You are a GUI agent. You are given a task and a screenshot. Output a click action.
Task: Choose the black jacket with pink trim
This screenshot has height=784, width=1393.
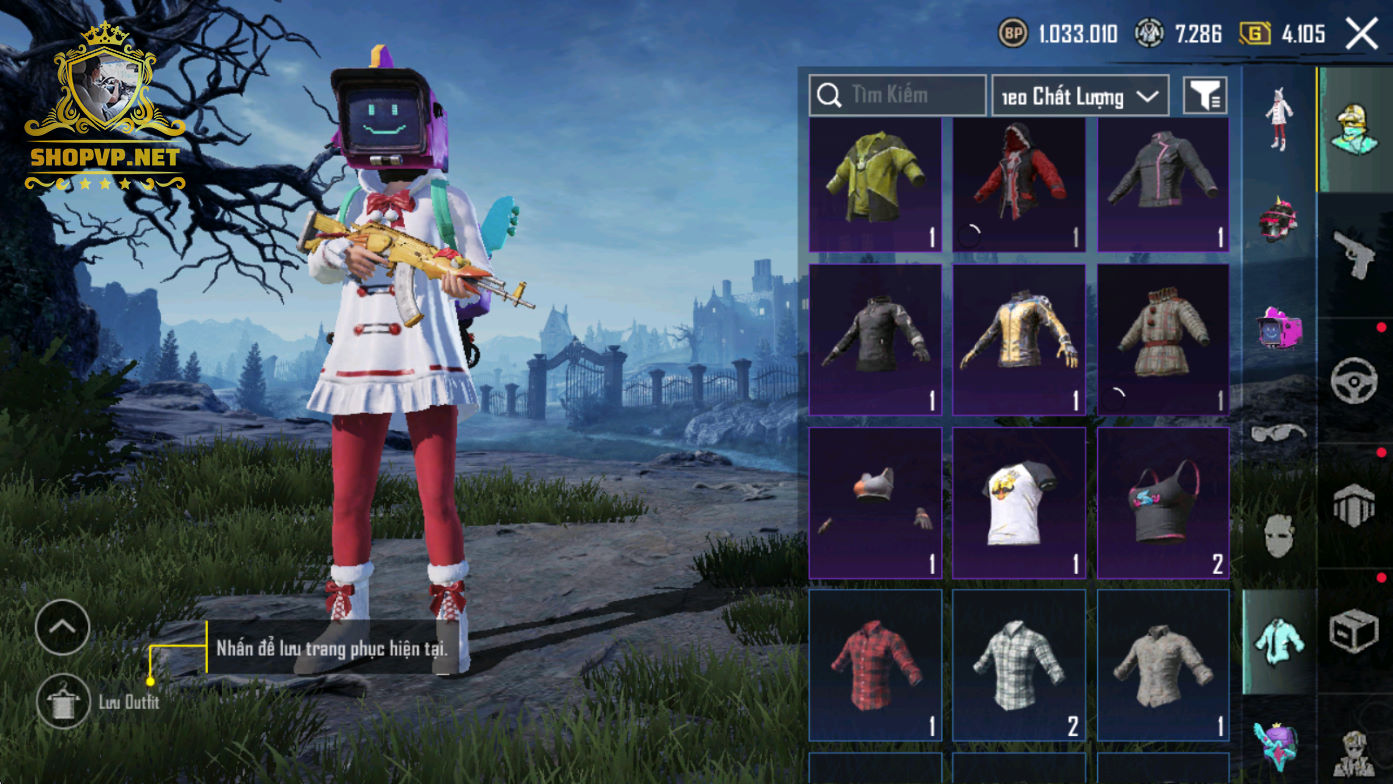tap(1163, 185)
